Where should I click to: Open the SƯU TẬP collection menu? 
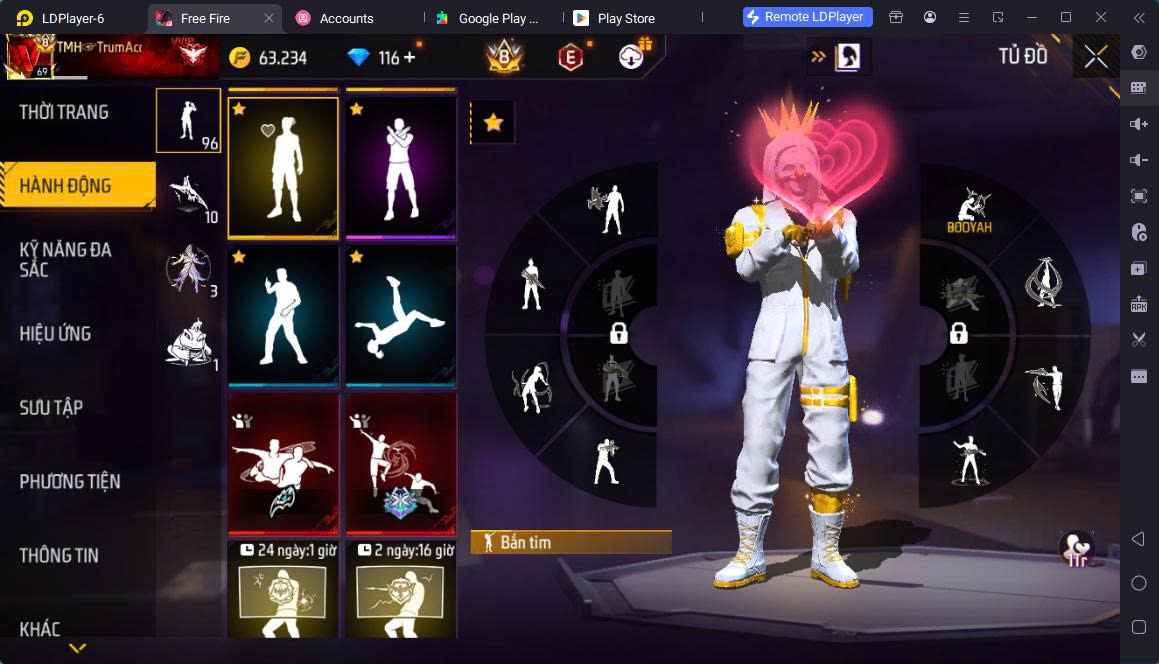(x=52, y=408)
